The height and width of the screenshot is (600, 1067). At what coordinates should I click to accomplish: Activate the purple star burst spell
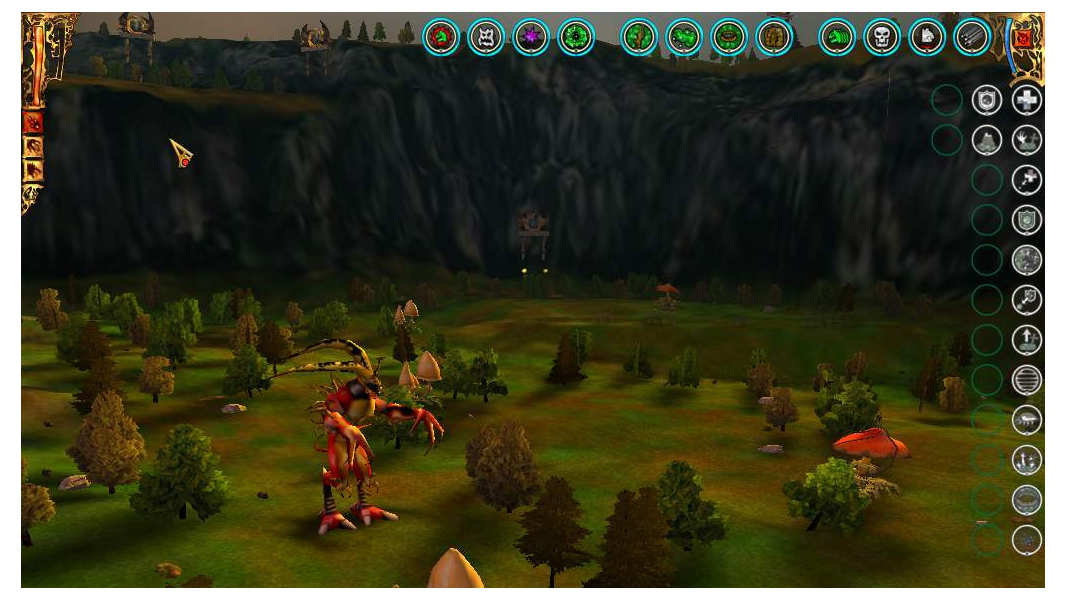pos(531,38)
